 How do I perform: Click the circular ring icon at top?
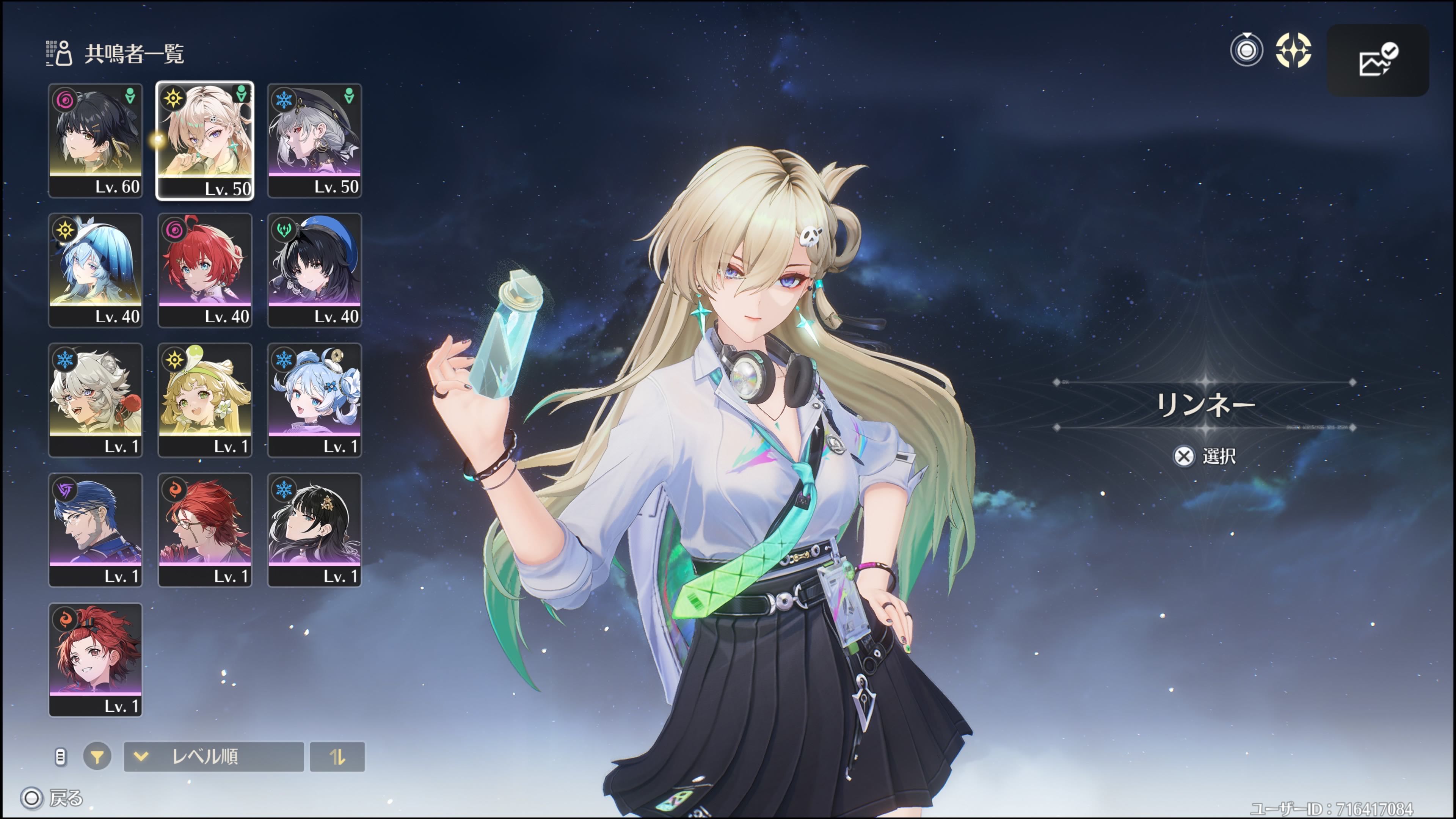click(x=1246, y=50)
